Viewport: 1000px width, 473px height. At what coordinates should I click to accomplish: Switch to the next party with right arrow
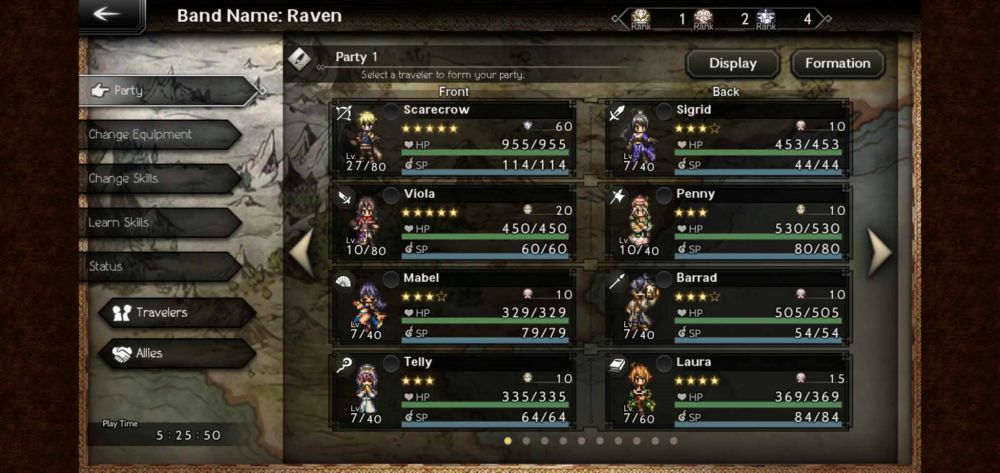click(x=879, y=252)
